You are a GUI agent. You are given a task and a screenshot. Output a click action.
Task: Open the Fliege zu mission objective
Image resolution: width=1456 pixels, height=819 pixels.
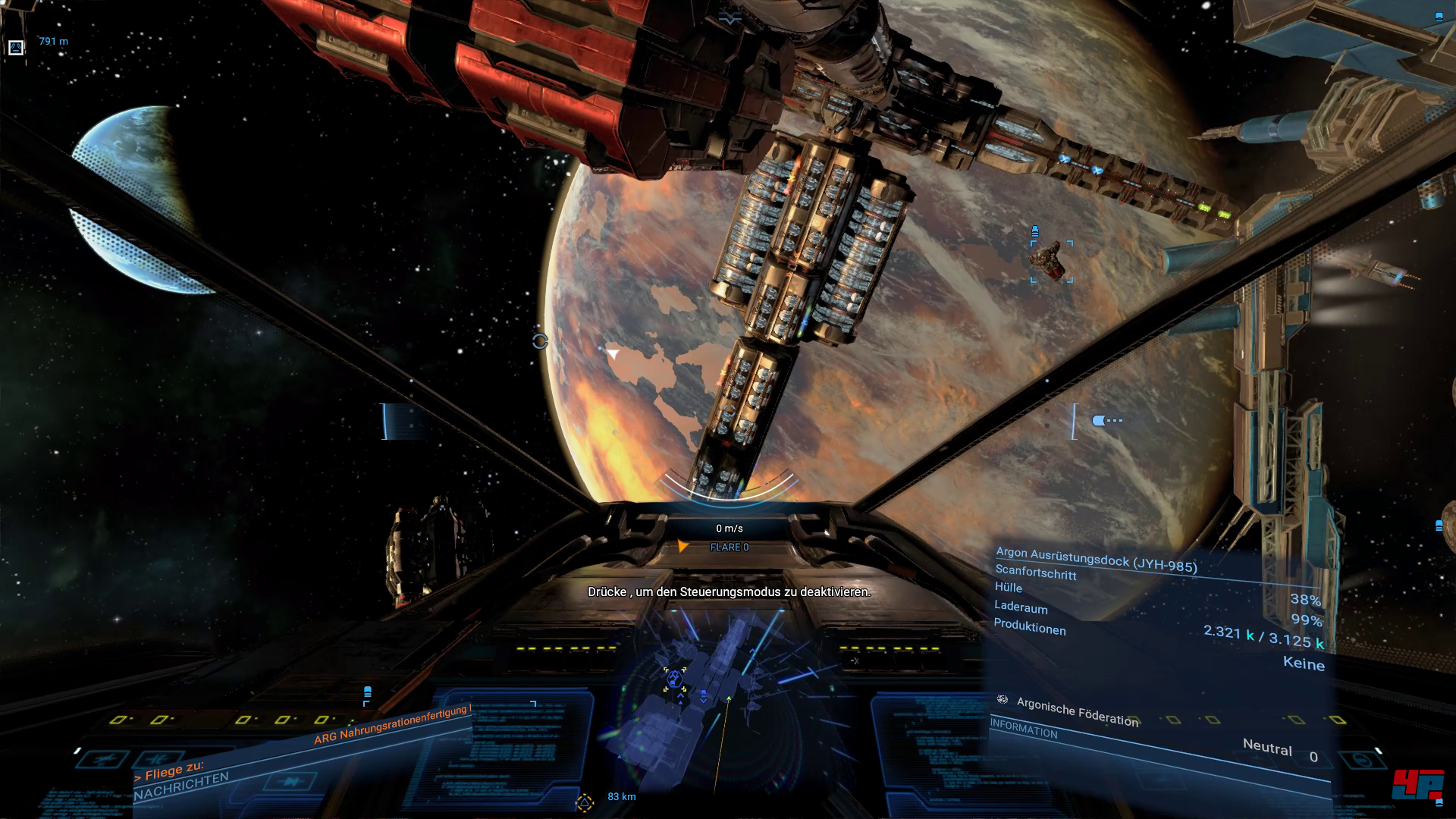click(x=169, y=770)
